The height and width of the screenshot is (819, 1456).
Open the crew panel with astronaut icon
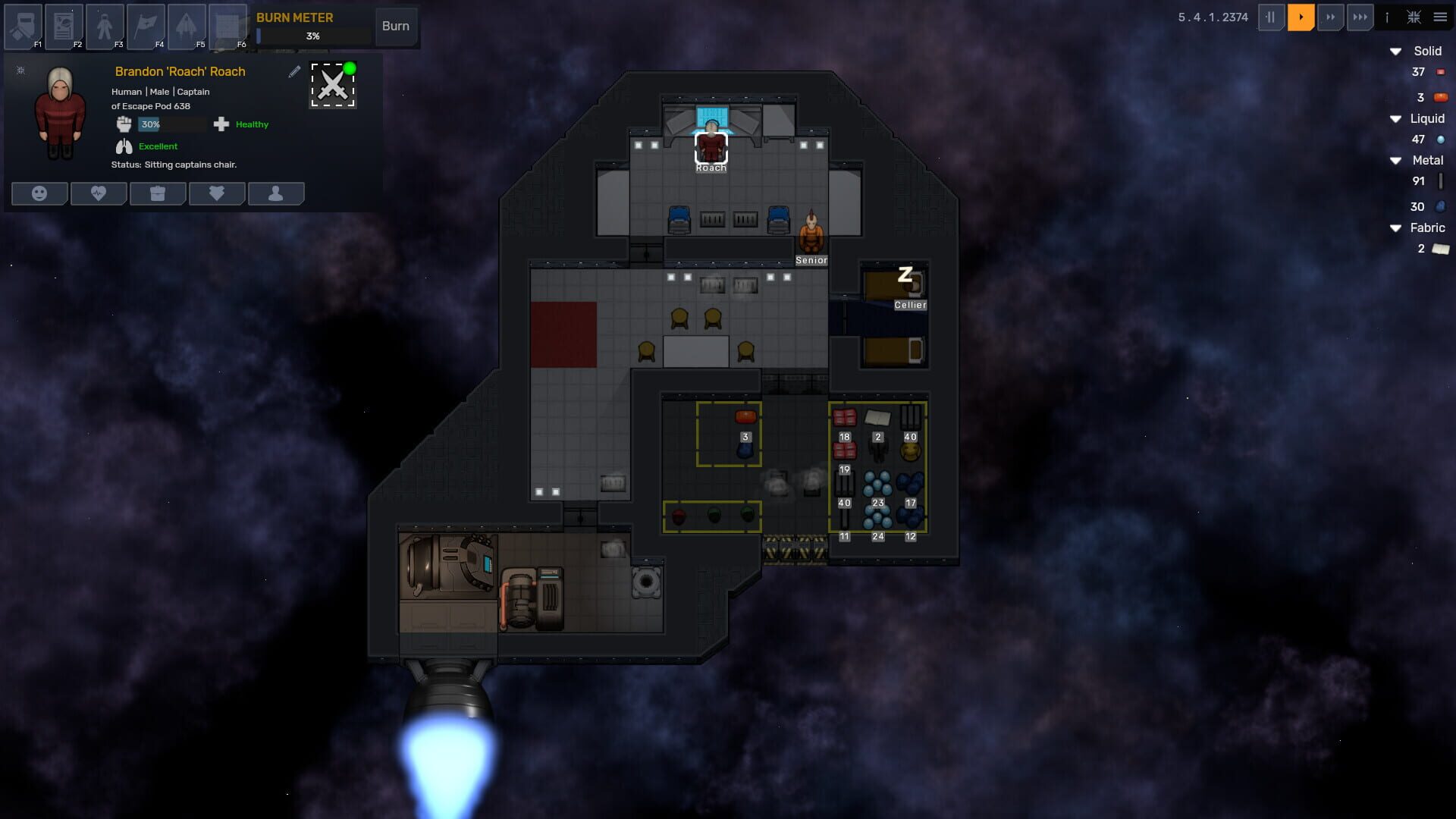[105, 27]
